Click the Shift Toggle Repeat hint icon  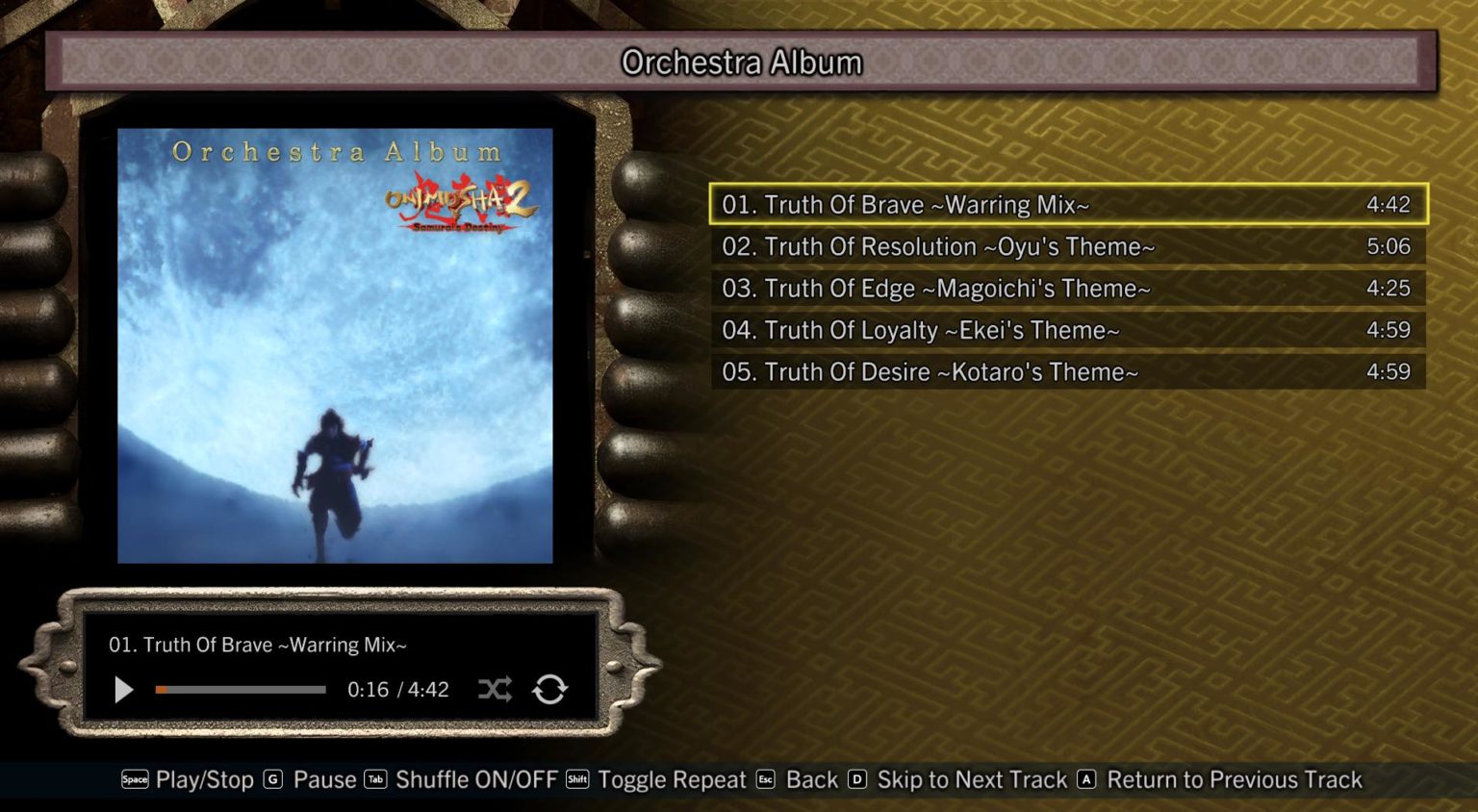click(x=575, y=780)
